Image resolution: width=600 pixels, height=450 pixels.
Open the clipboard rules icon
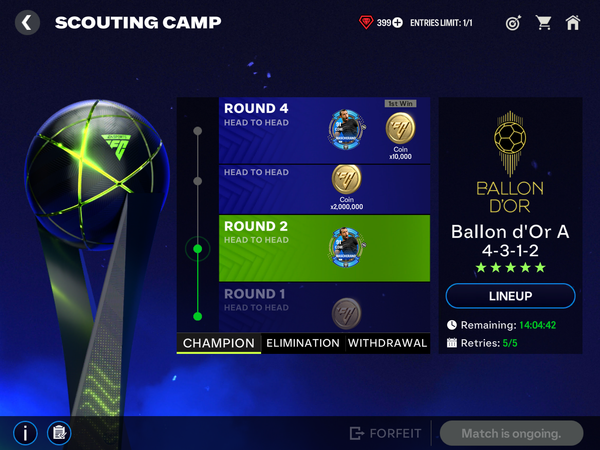point(58,433)
